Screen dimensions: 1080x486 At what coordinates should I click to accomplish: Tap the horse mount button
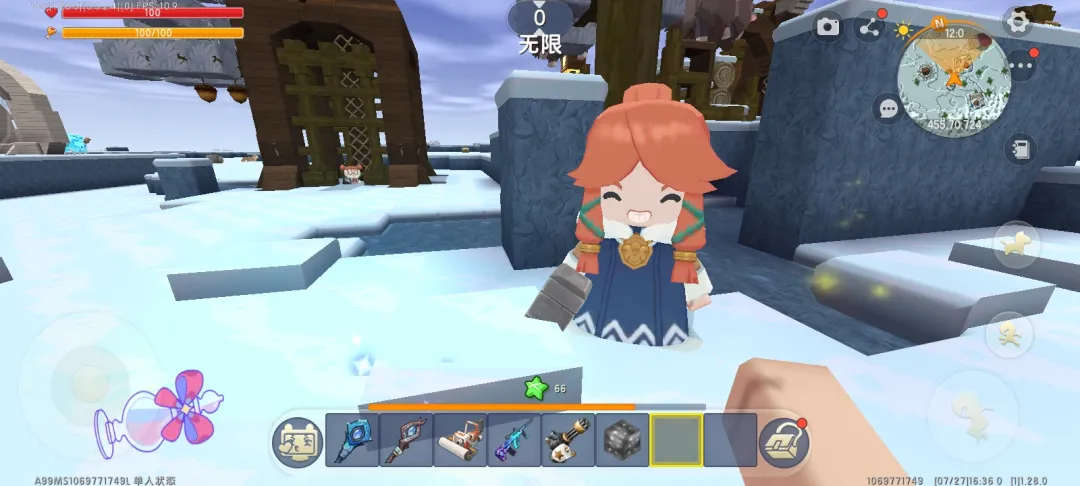(x=1016, y=245)
